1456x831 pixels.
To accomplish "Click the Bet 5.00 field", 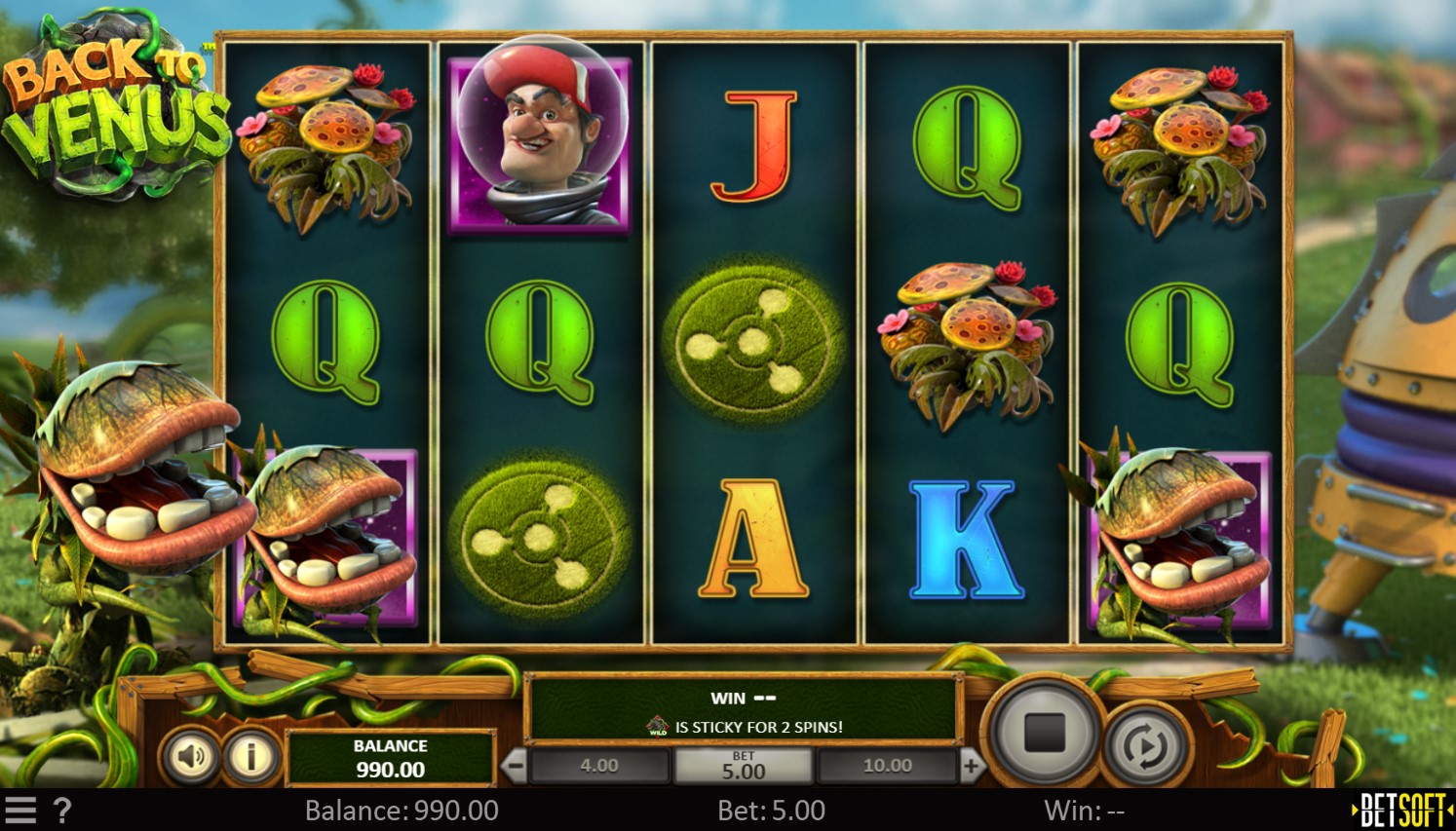I will (744, 766).
